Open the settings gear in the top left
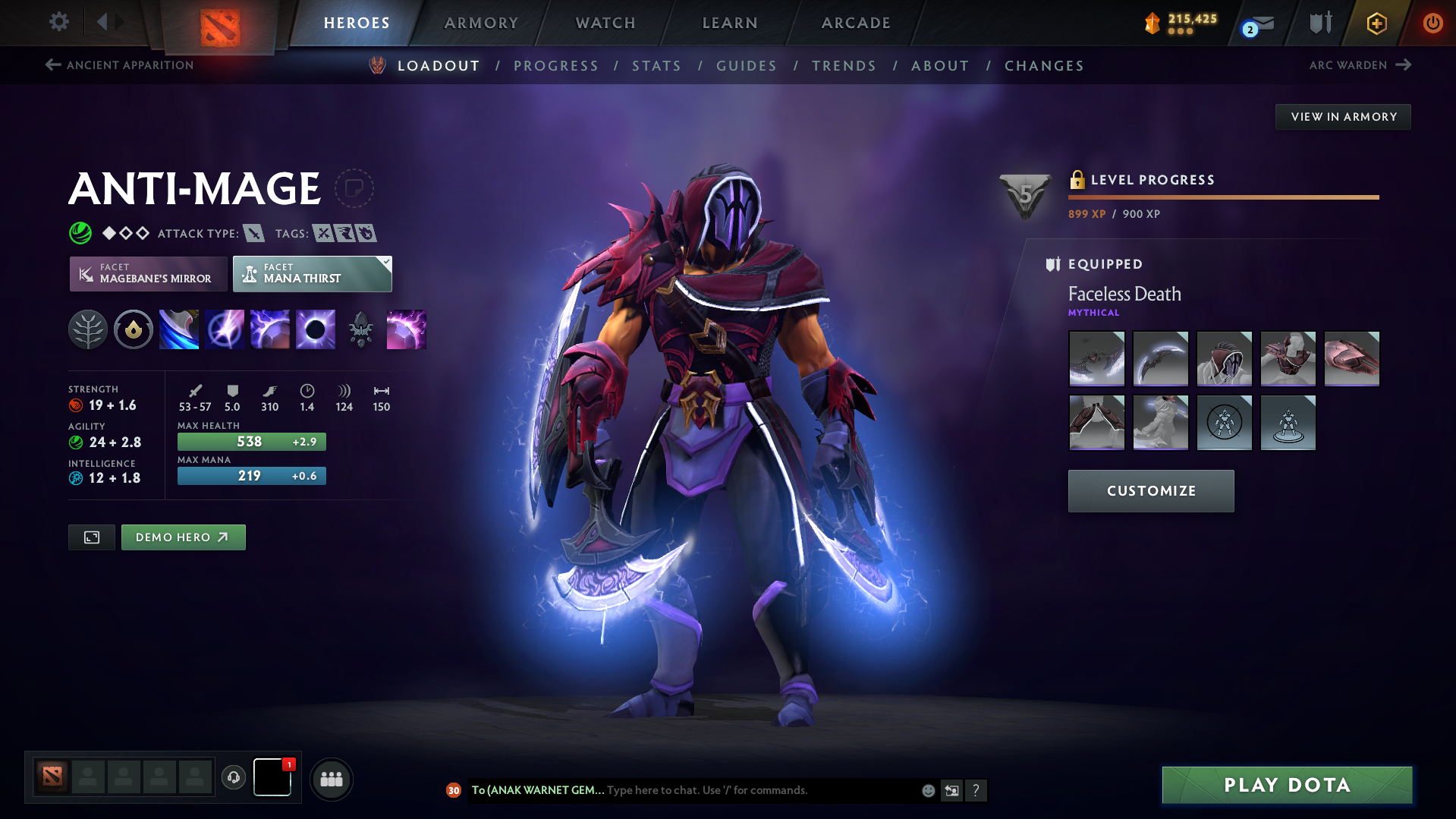 point(58,22)
